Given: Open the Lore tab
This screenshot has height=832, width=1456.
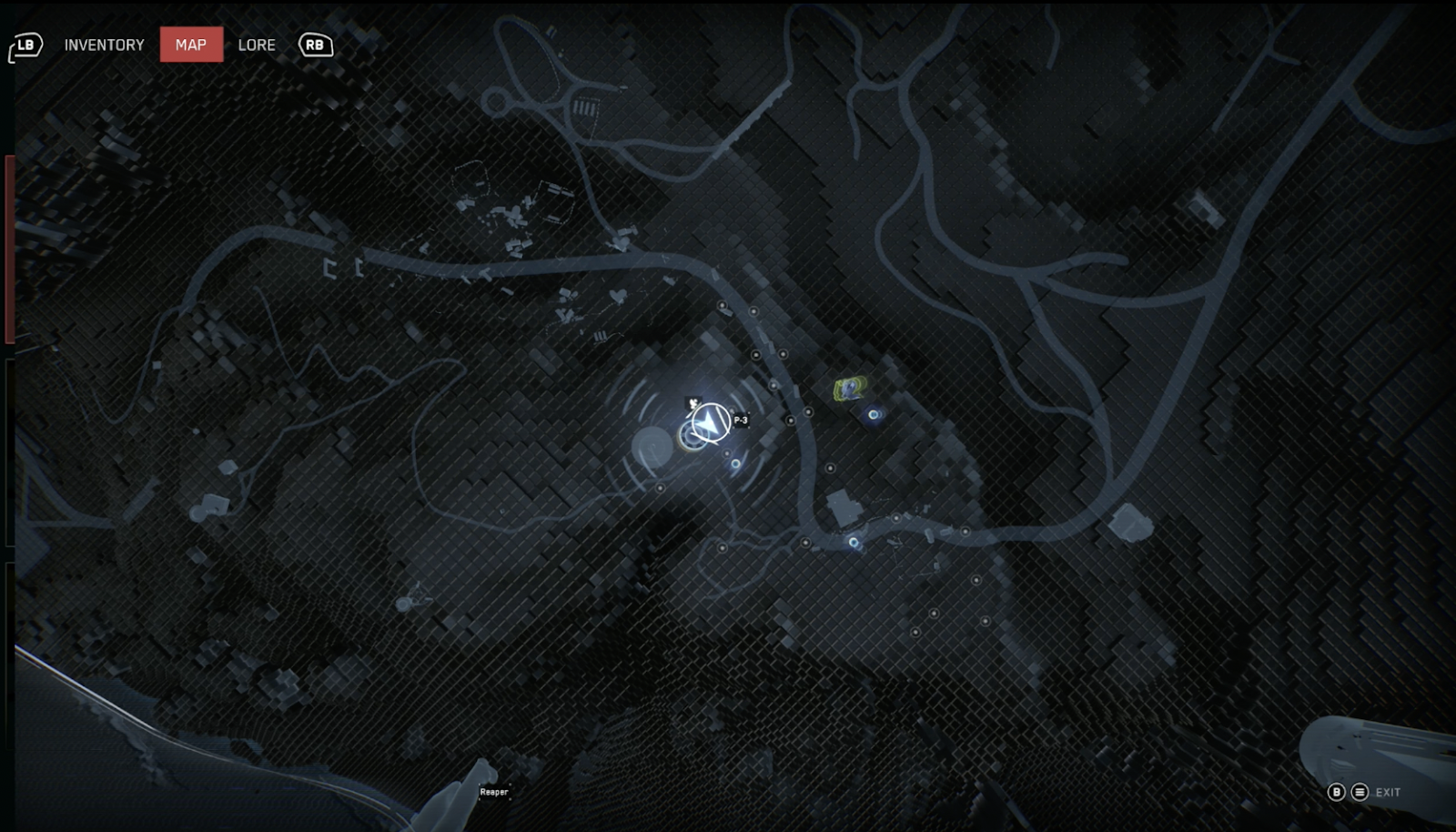Looking at the screenshot, I should click(257, 45).
